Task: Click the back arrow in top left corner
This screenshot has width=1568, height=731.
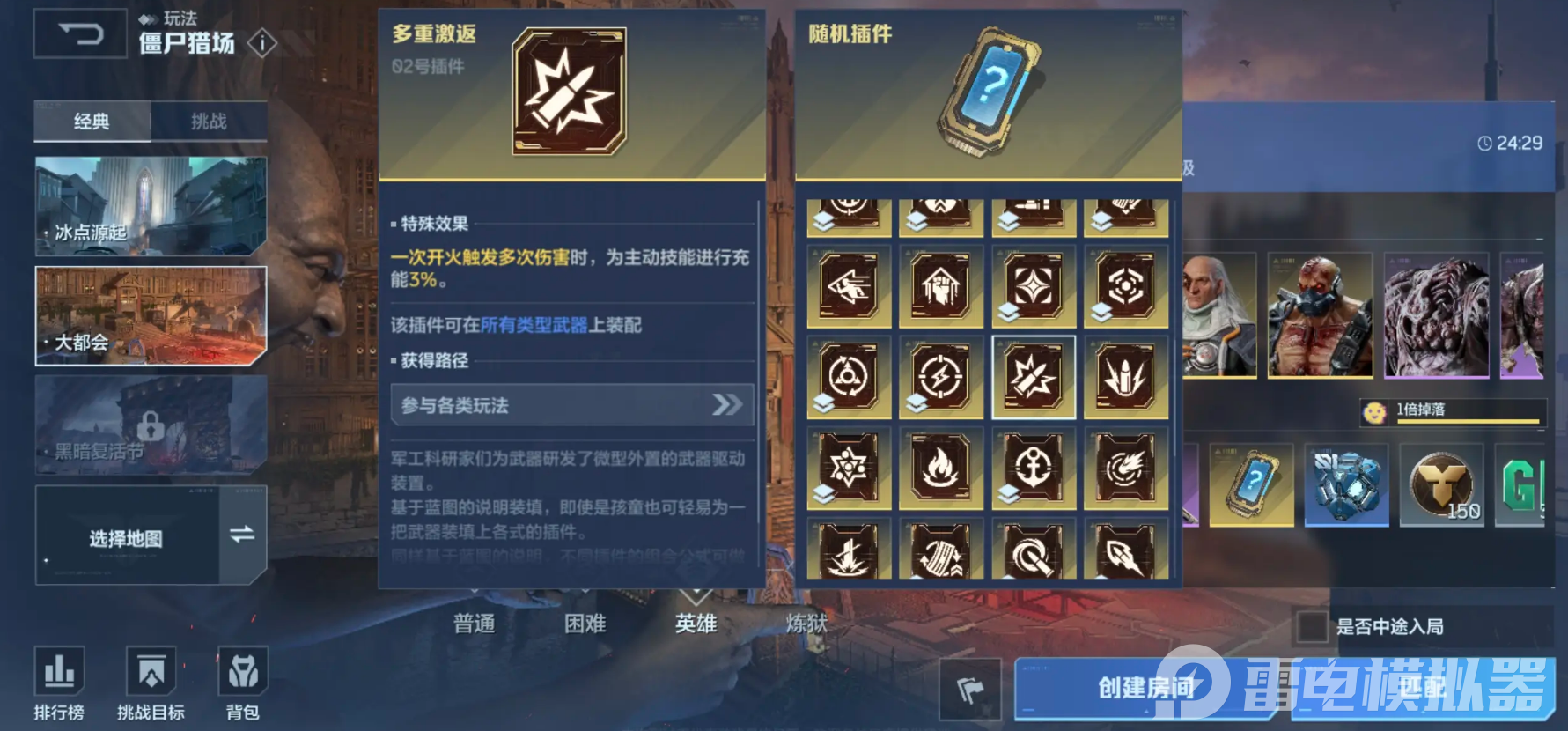Action: (79, 33)
